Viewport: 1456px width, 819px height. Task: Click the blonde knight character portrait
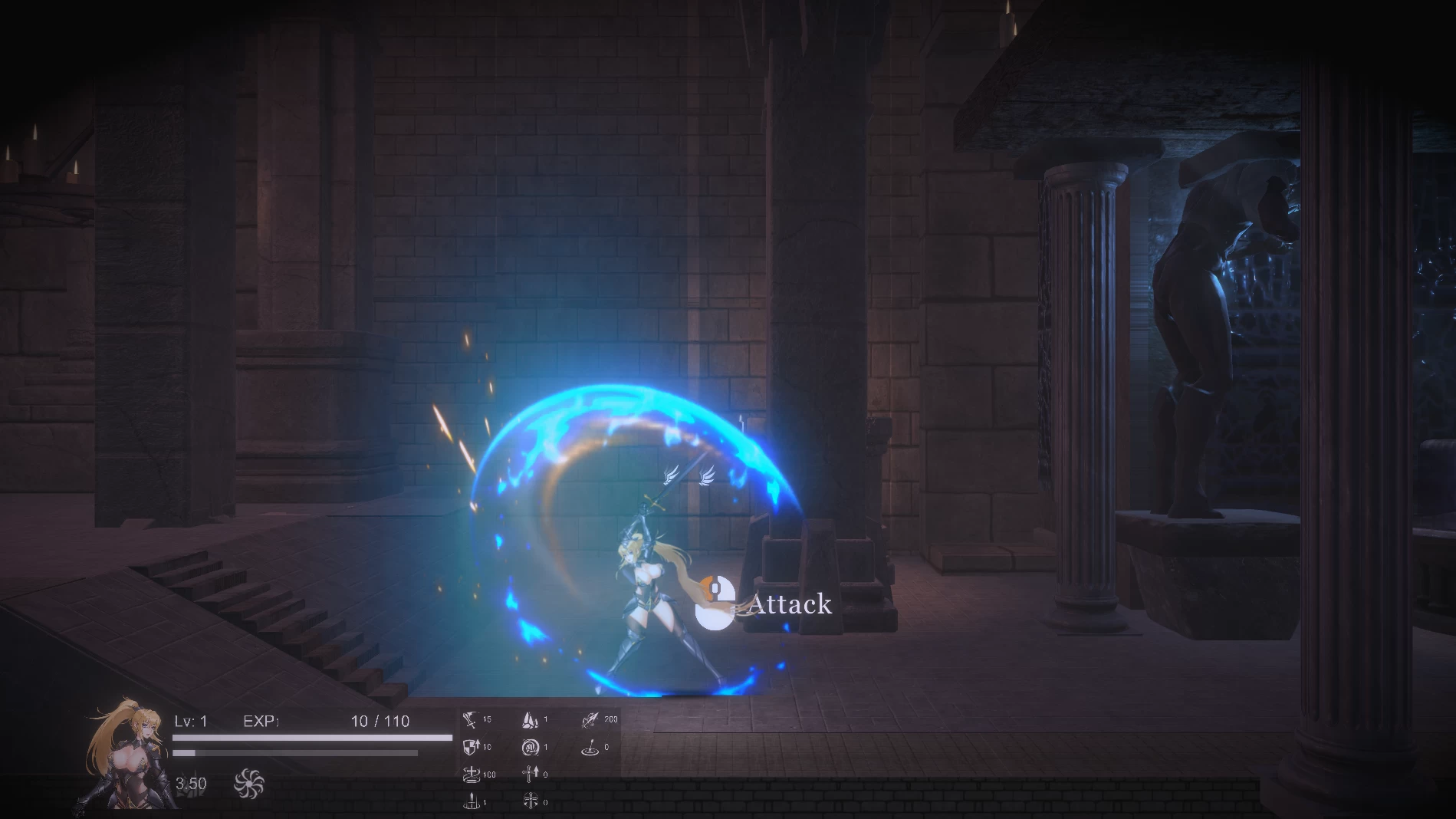coord(123,755)
